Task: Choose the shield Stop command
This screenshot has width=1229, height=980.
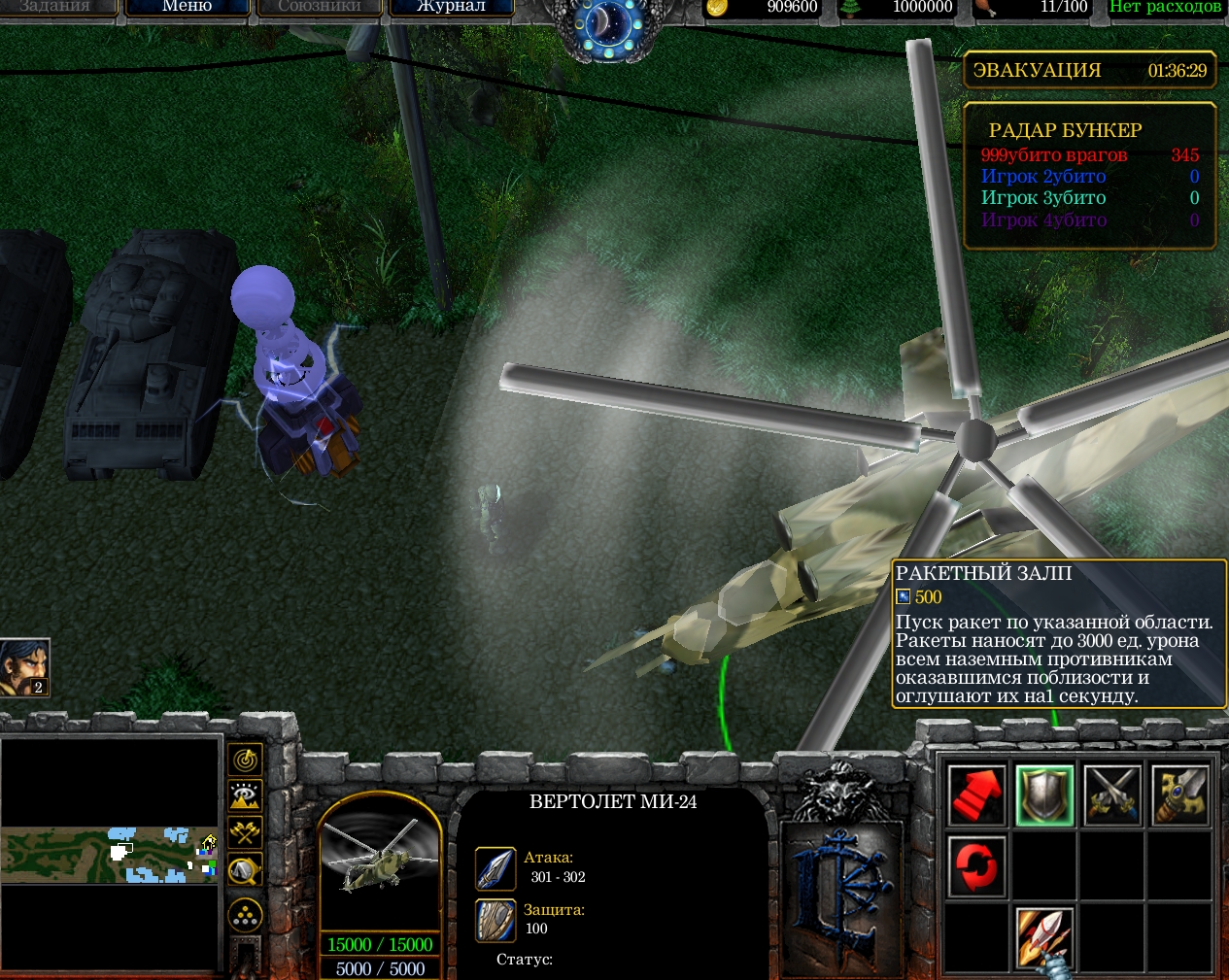Action: tap(1044, 794)
